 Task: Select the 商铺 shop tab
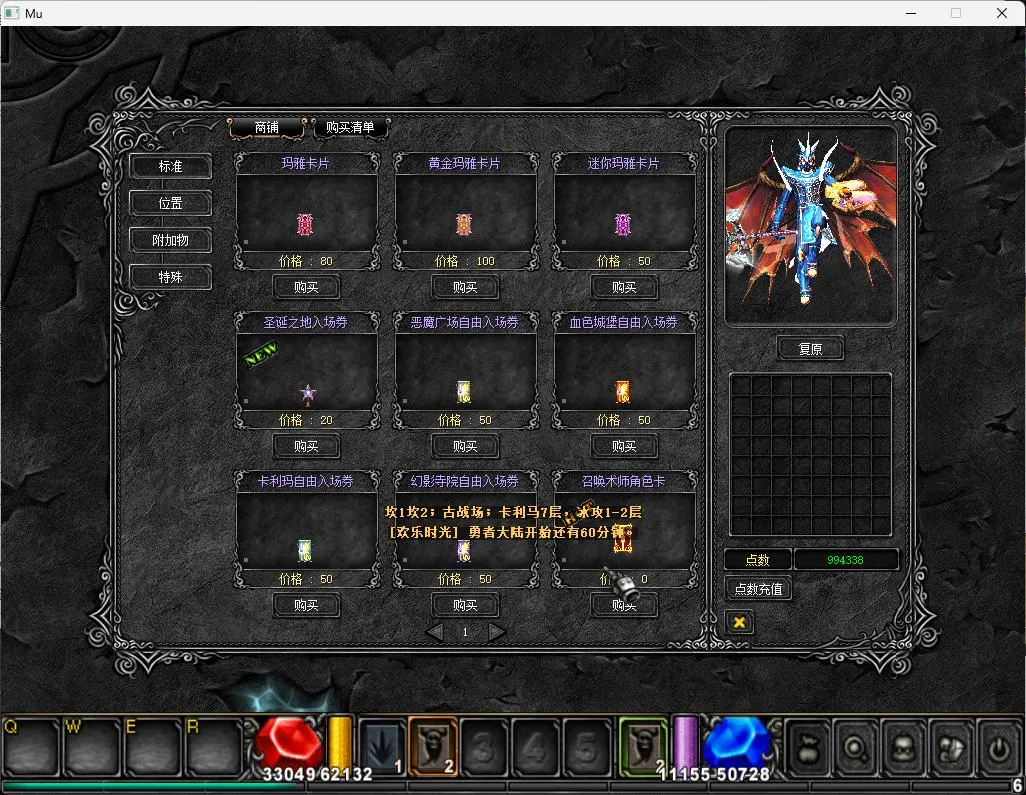[x=266, y=127]
